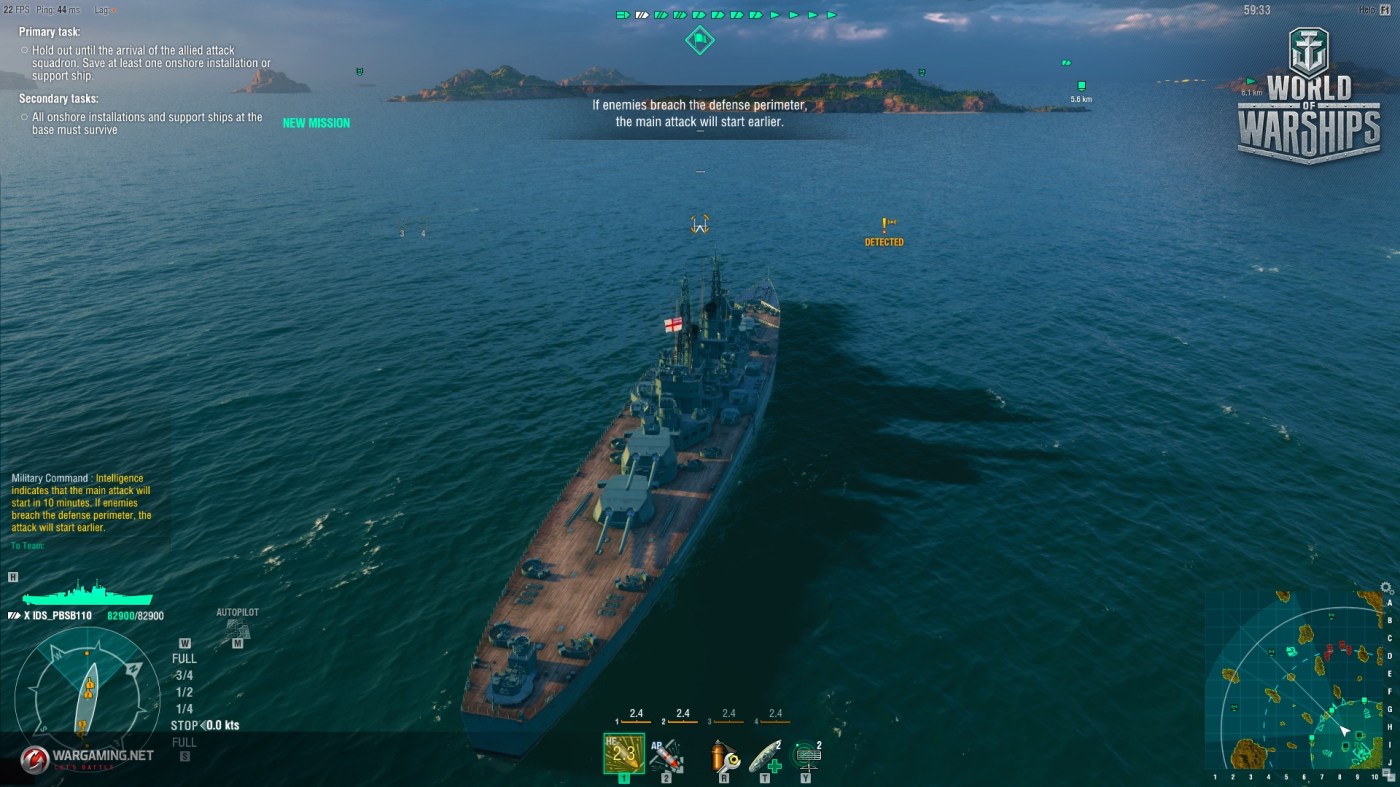Select the HE shell ammunition icon
Screen dimensions: 1400x787
pos(623,753)
